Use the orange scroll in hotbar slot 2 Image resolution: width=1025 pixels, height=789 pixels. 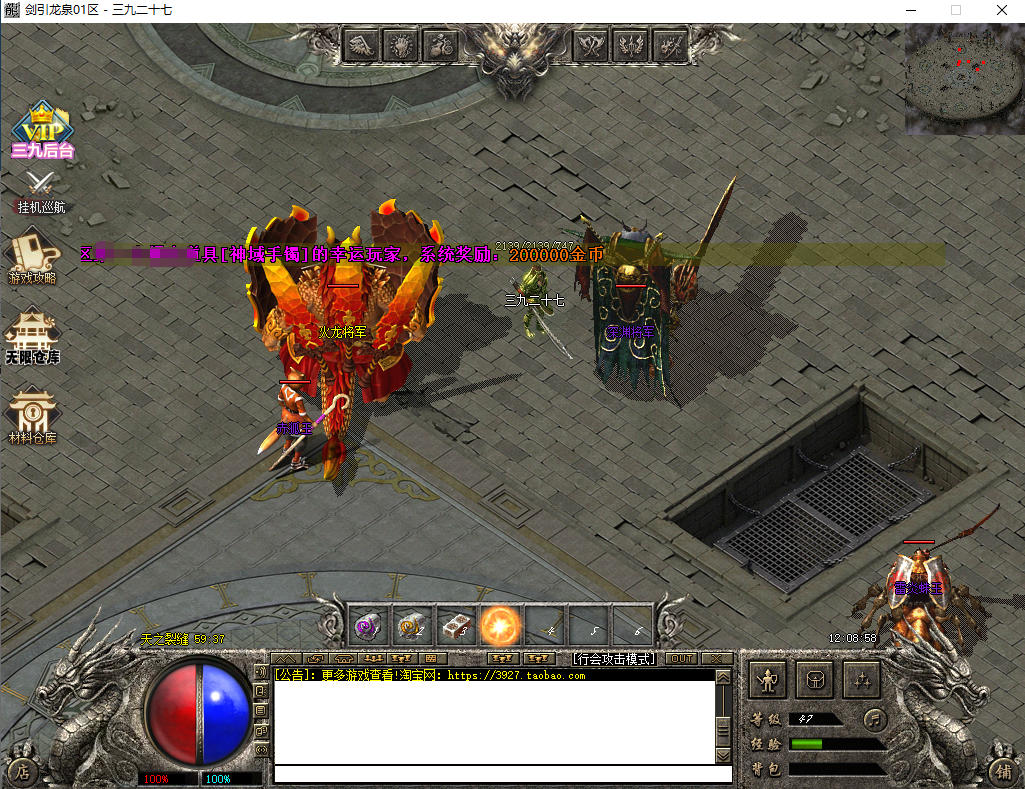click(x=411, y=625)
